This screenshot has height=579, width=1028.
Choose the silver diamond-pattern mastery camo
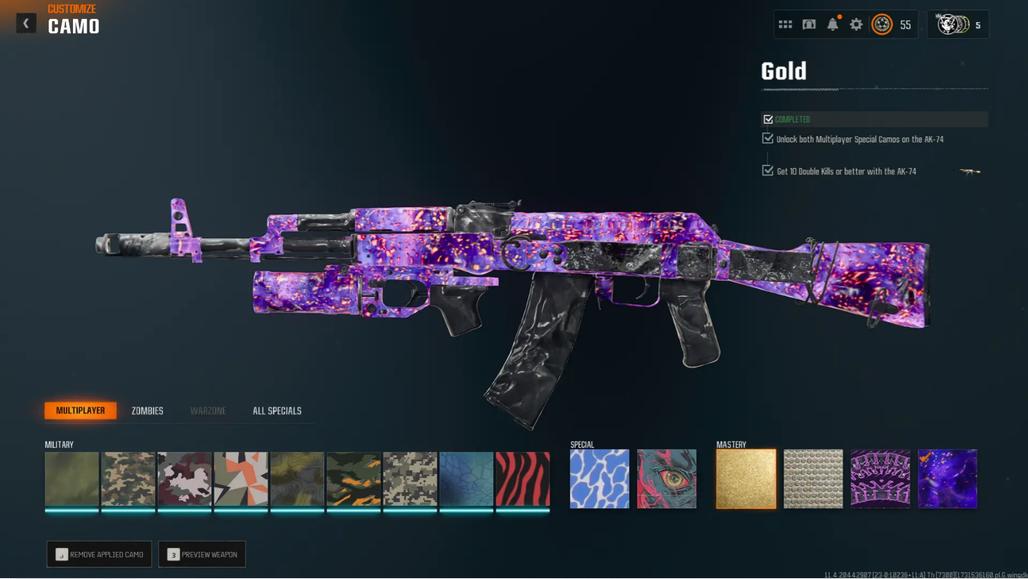tap(813, 478)
